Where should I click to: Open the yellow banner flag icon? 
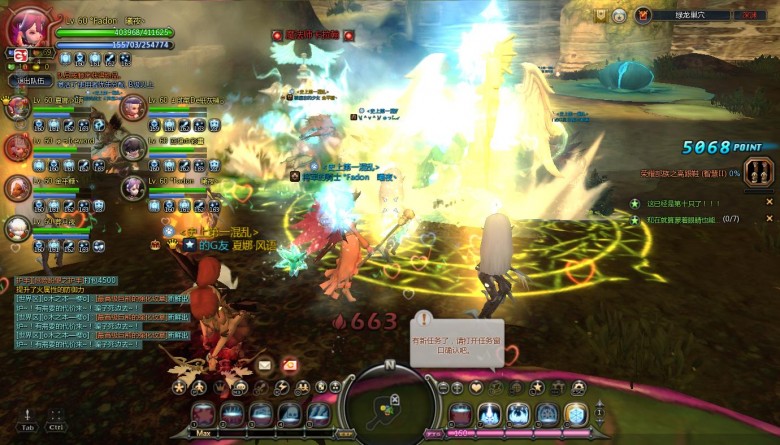tap(601, 15)
